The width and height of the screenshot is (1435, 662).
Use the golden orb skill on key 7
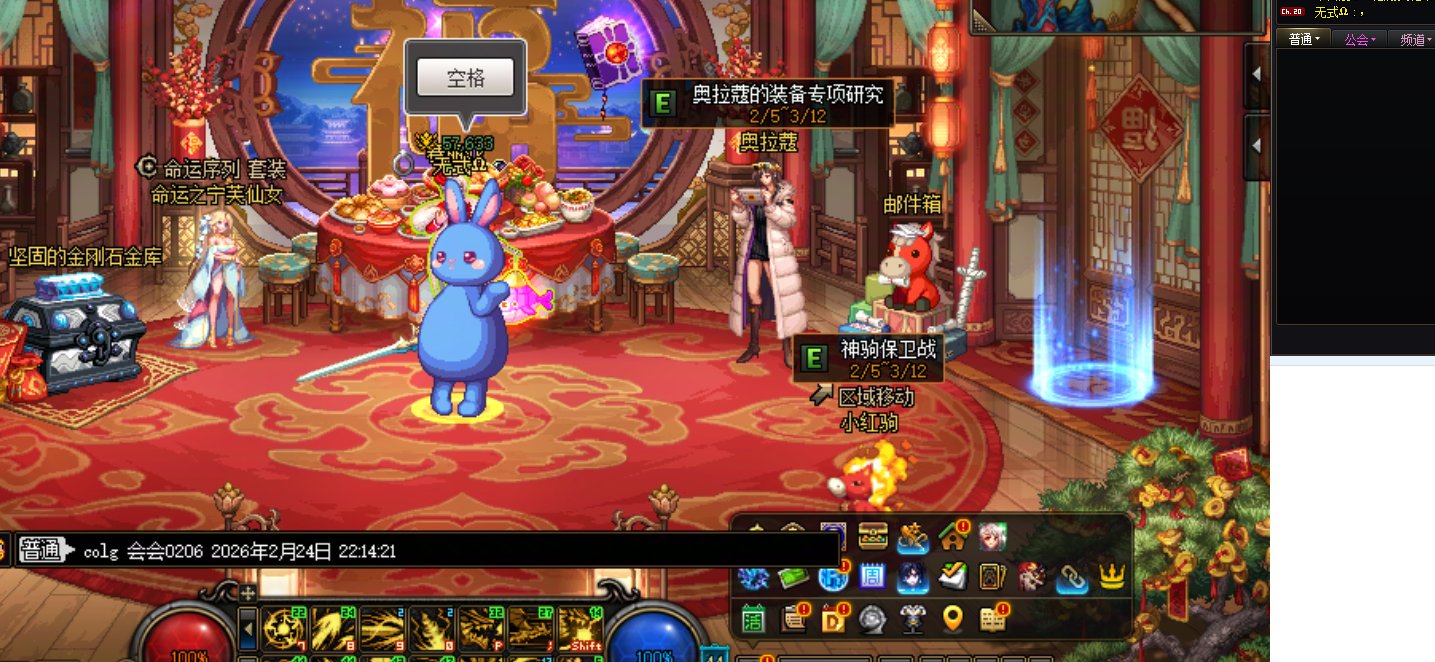click(284, 628)
